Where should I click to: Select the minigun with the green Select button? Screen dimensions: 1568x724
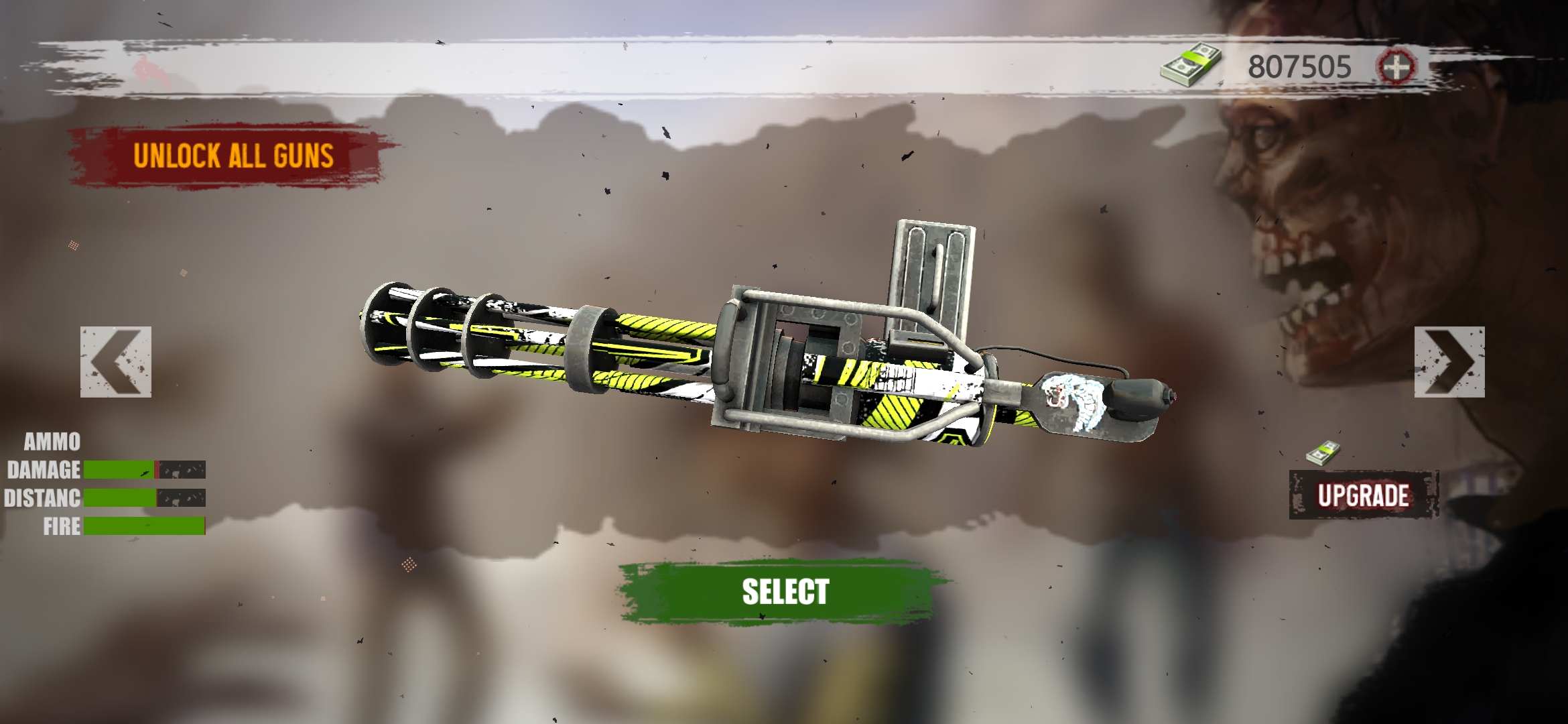pyautogui.click(x=785, y=592)
